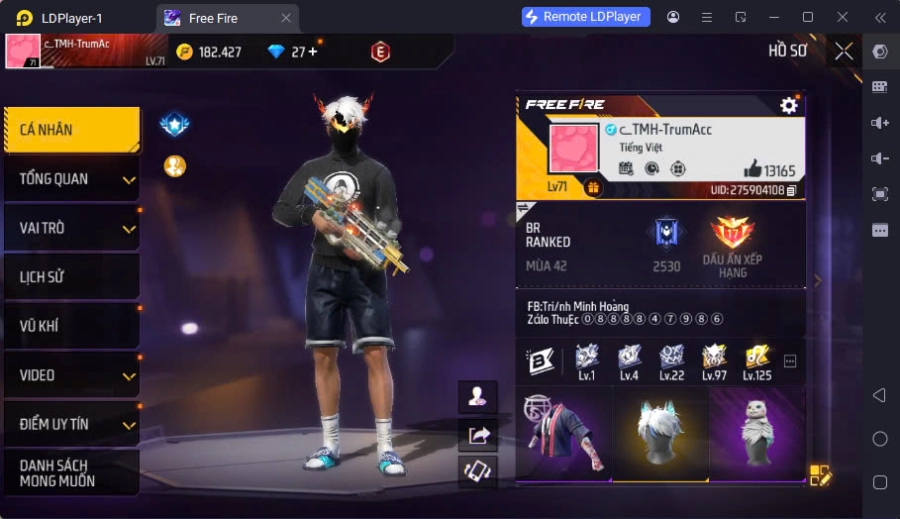Copy the player UID

point(791,190)
